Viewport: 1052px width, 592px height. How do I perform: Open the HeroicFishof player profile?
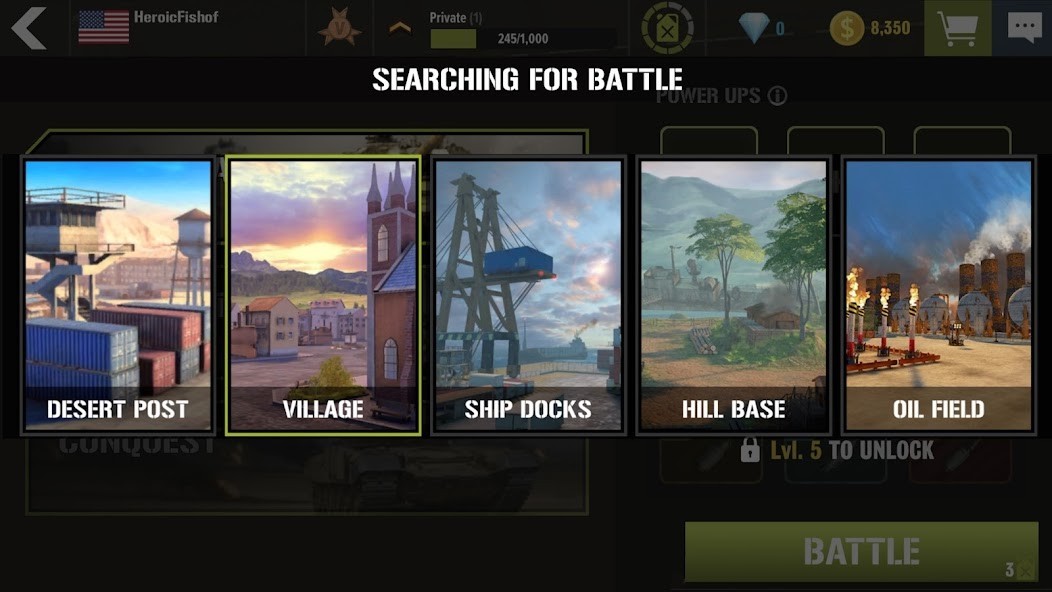click(148, 26)
